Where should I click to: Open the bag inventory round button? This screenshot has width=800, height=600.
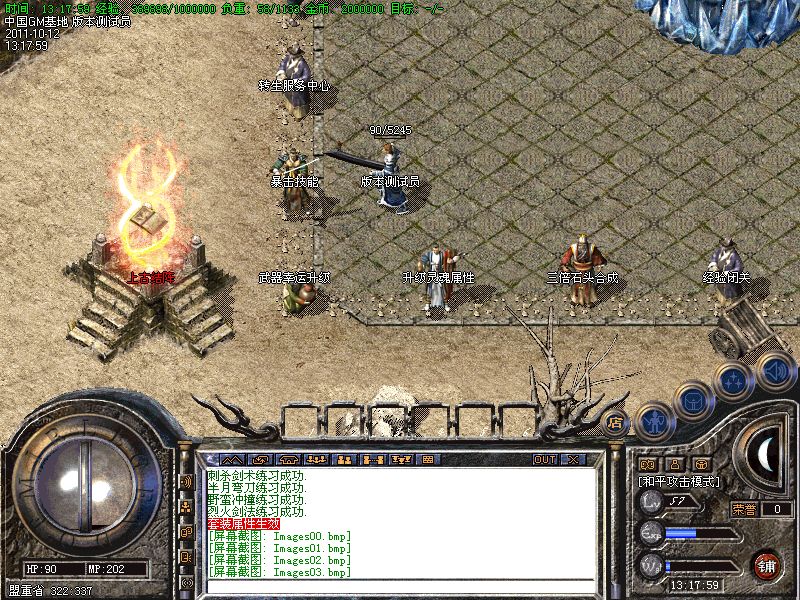click(x=692, y=402)
